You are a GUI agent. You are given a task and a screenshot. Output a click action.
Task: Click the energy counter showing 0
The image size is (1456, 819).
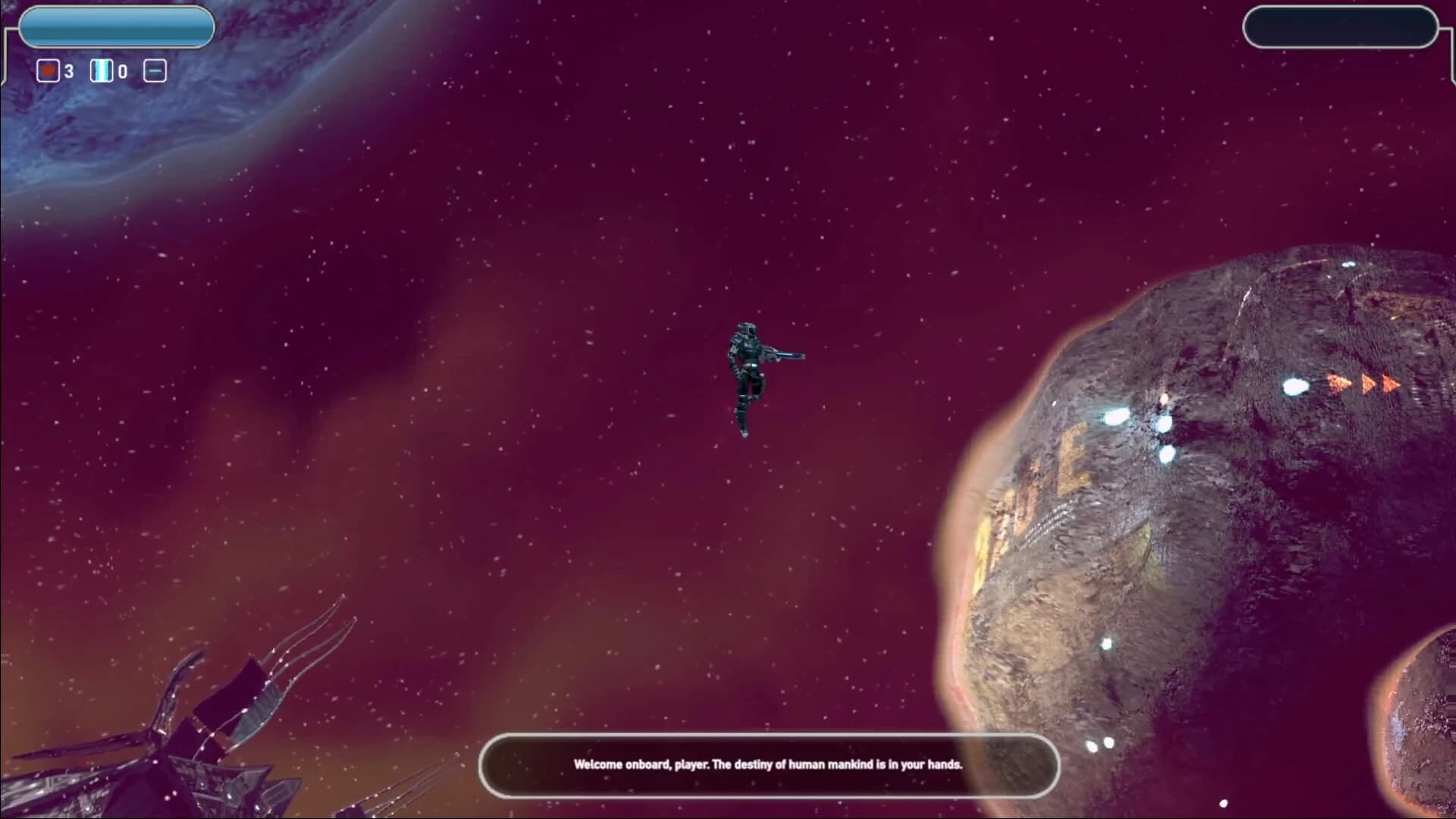(121, 71)
